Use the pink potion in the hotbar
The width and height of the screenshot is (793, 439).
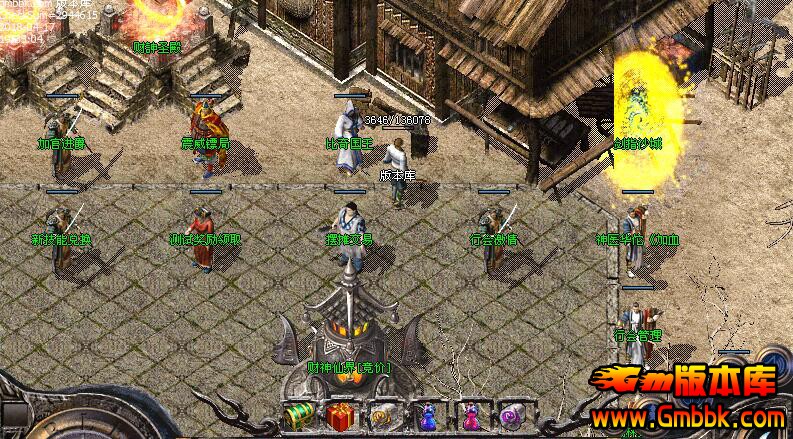[x=470, y=415]
